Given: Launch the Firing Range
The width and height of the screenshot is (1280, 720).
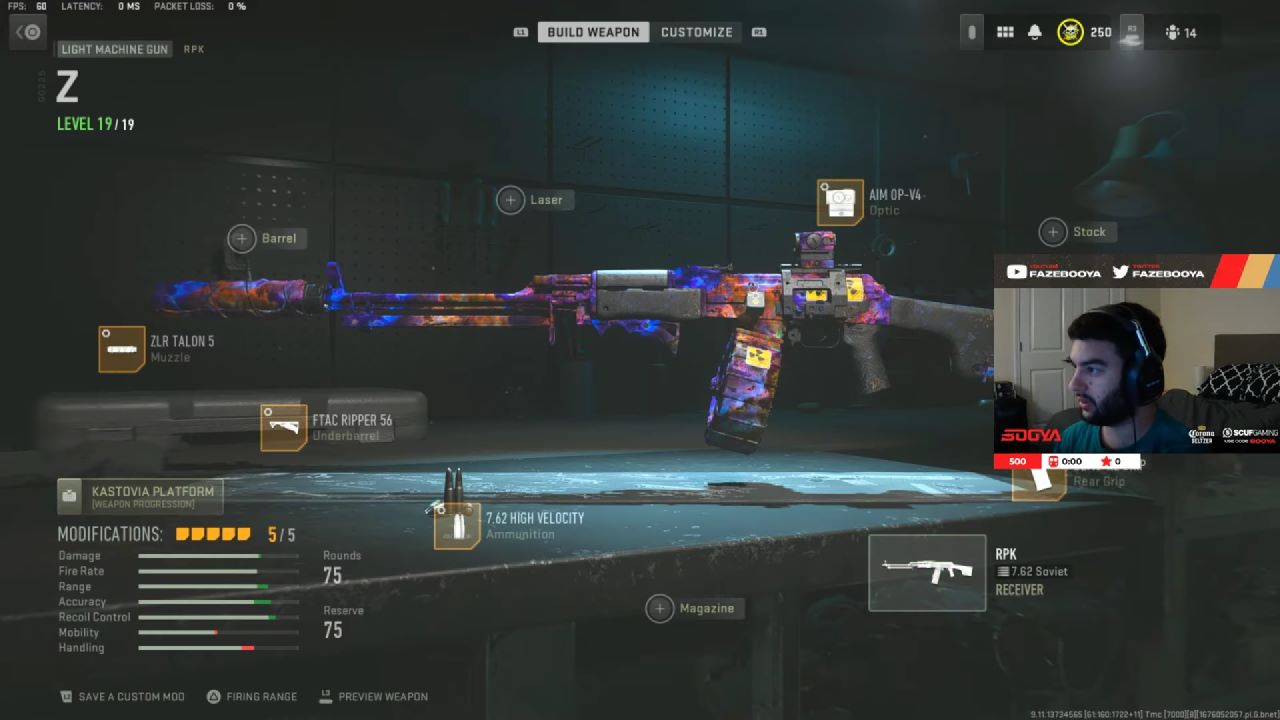Looking at the screenshot, I should 252,696.
